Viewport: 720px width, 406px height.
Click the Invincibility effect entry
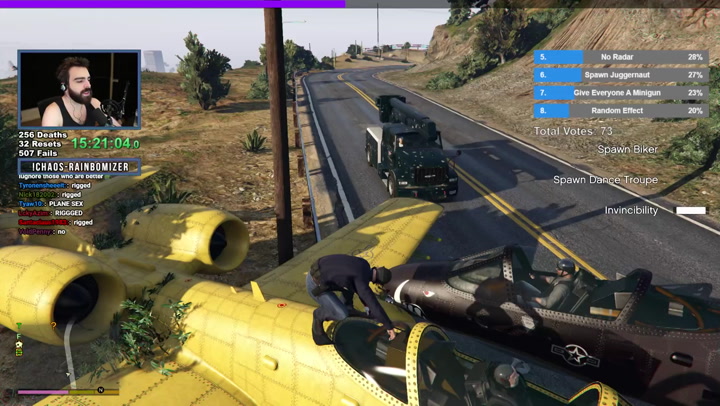tap(632, 211)
